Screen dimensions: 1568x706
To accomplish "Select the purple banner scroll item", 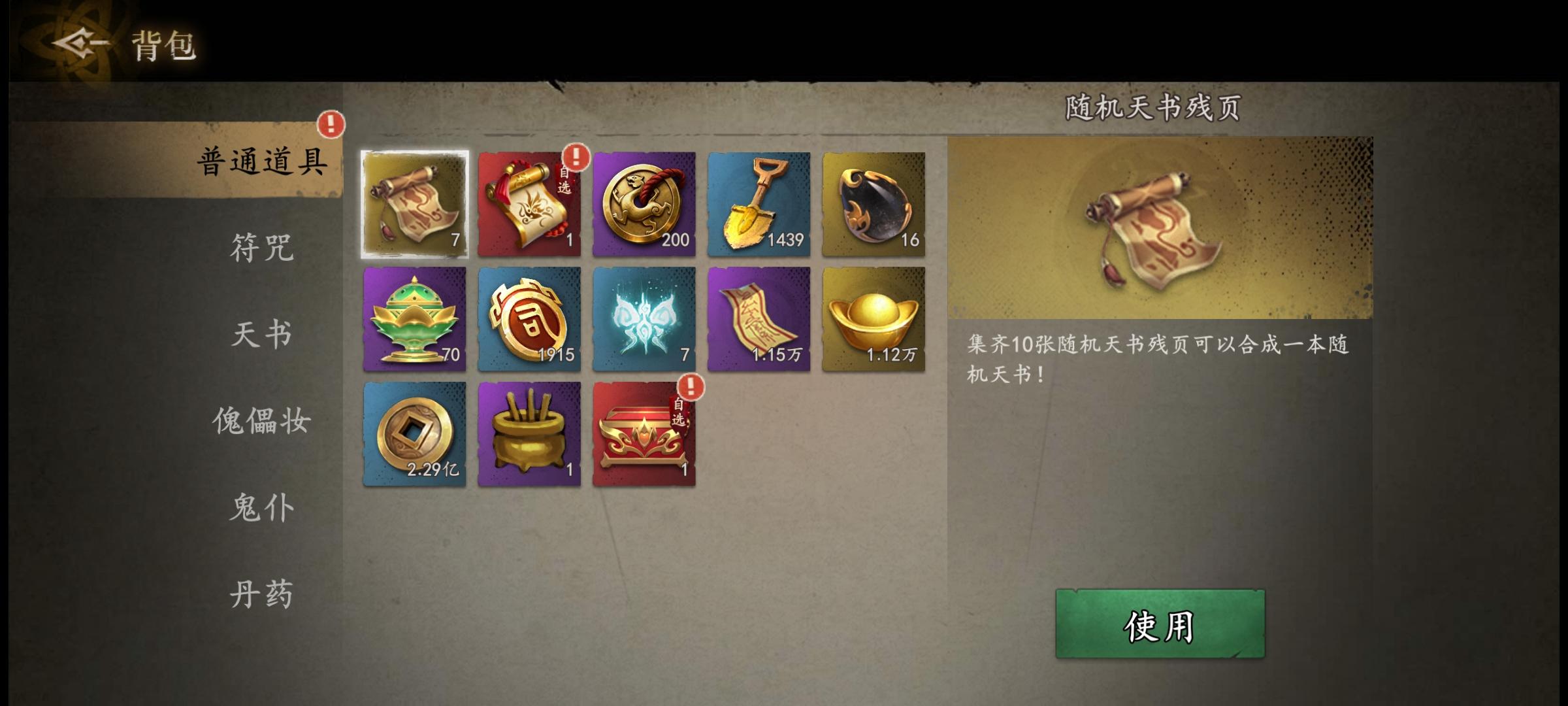I will 759,320.
